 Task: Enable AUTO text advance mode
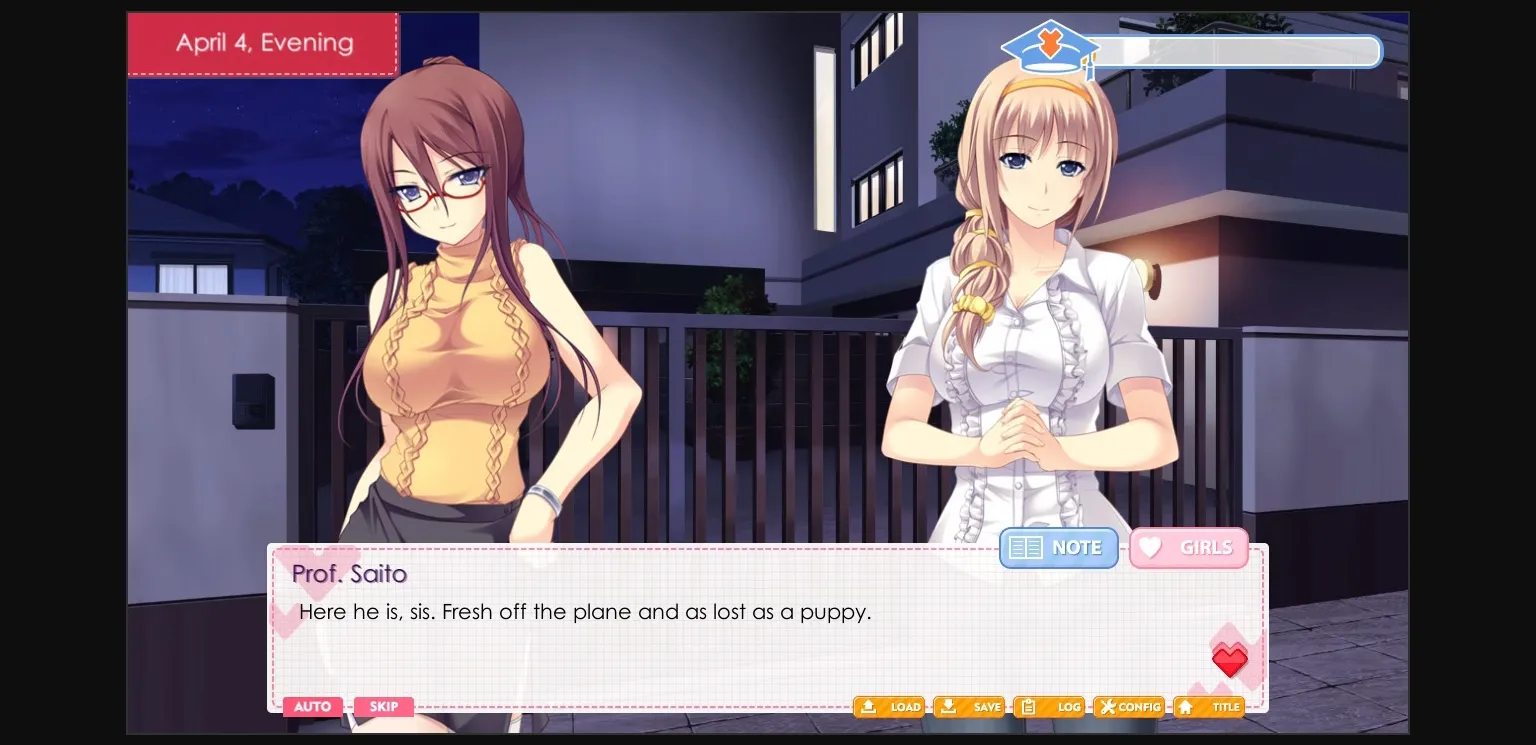click(x=312, y=707)
